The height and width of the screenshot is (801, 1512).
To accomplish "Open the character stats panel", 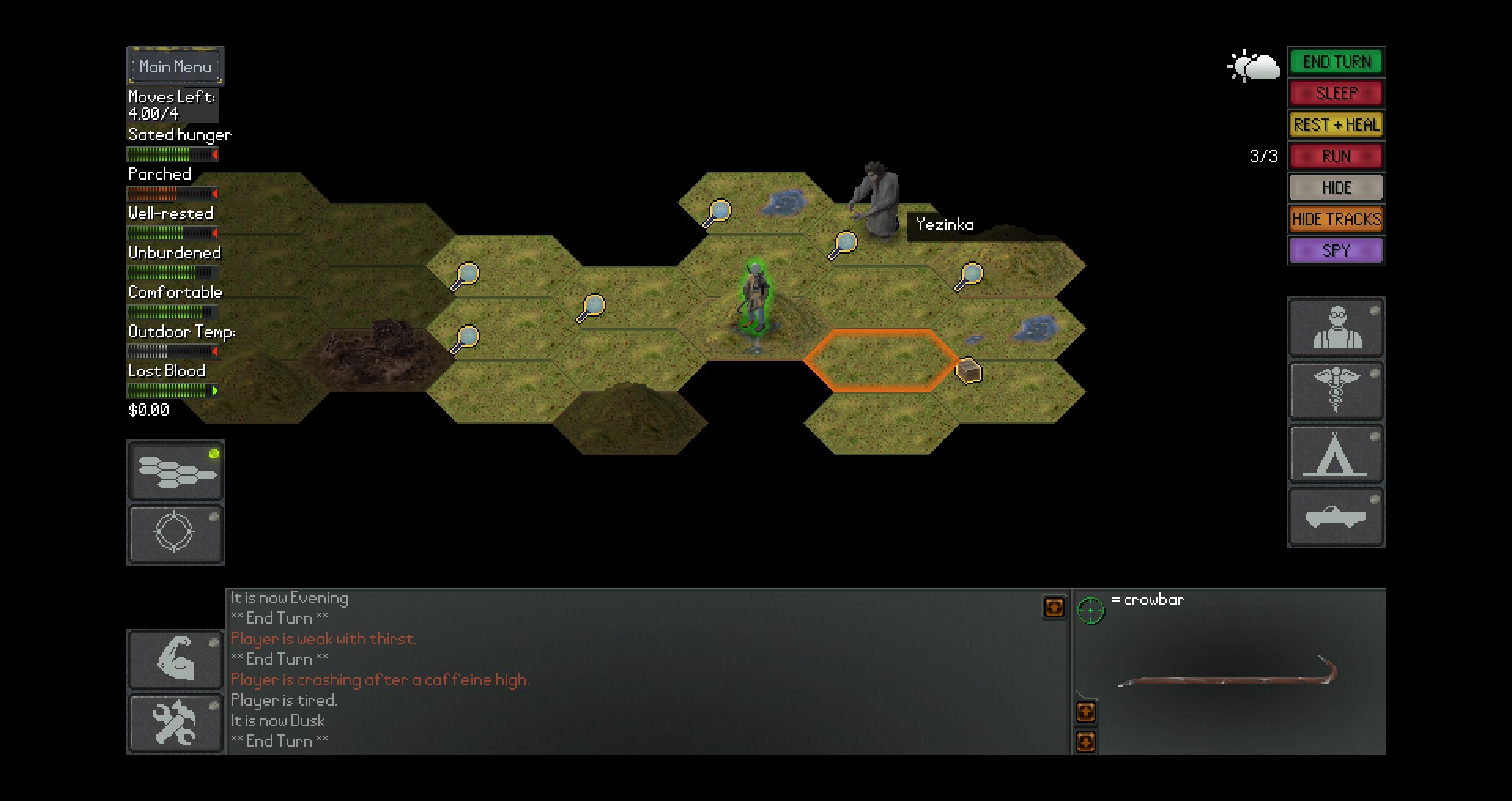I will (x=1336, y=327).
